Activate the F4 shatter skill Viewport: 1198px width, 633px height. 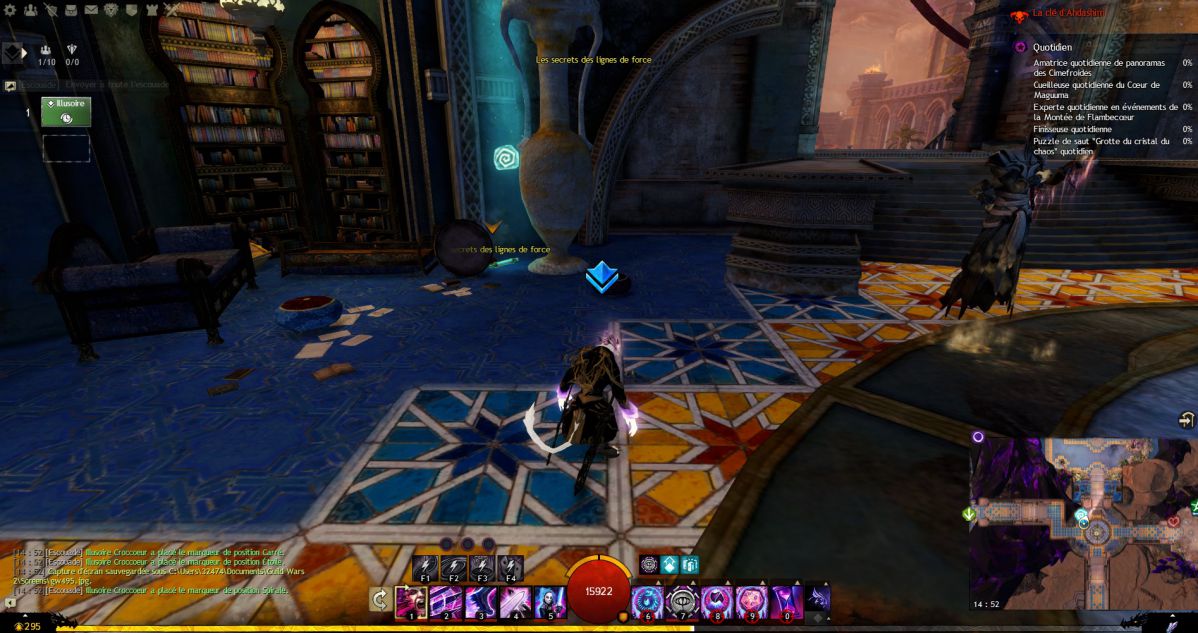(x=510, y=568)
